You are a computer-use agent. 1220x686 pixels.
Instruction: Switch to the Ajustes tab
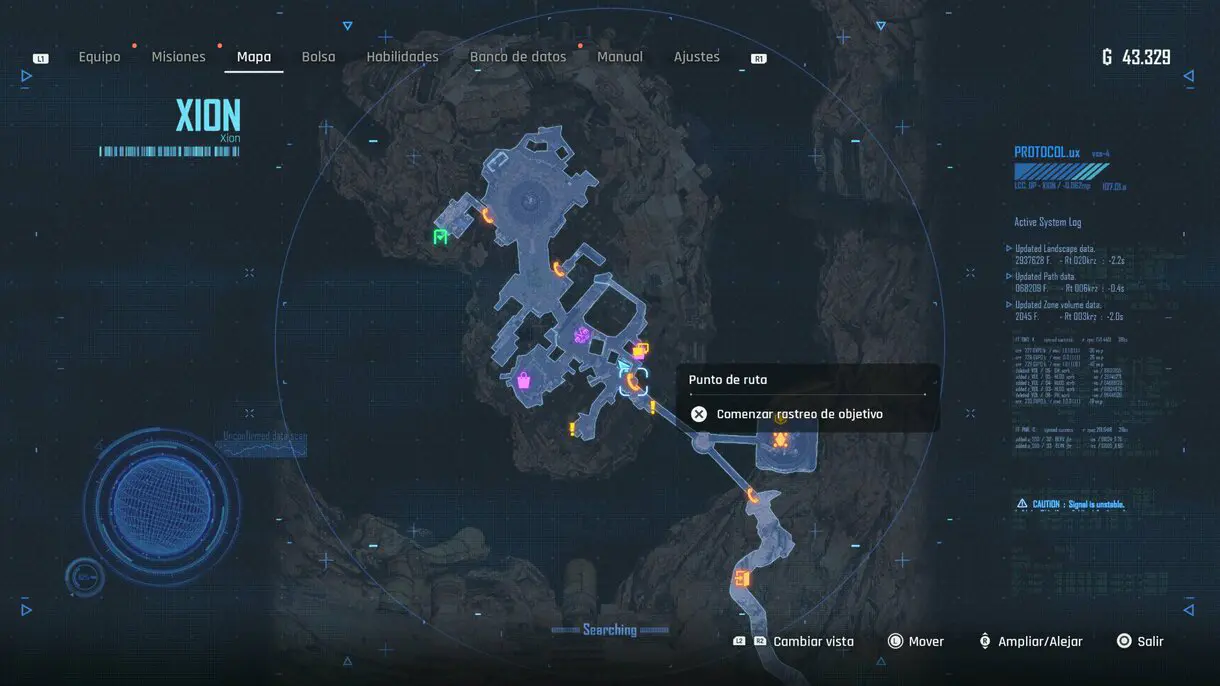click(697, 57)
